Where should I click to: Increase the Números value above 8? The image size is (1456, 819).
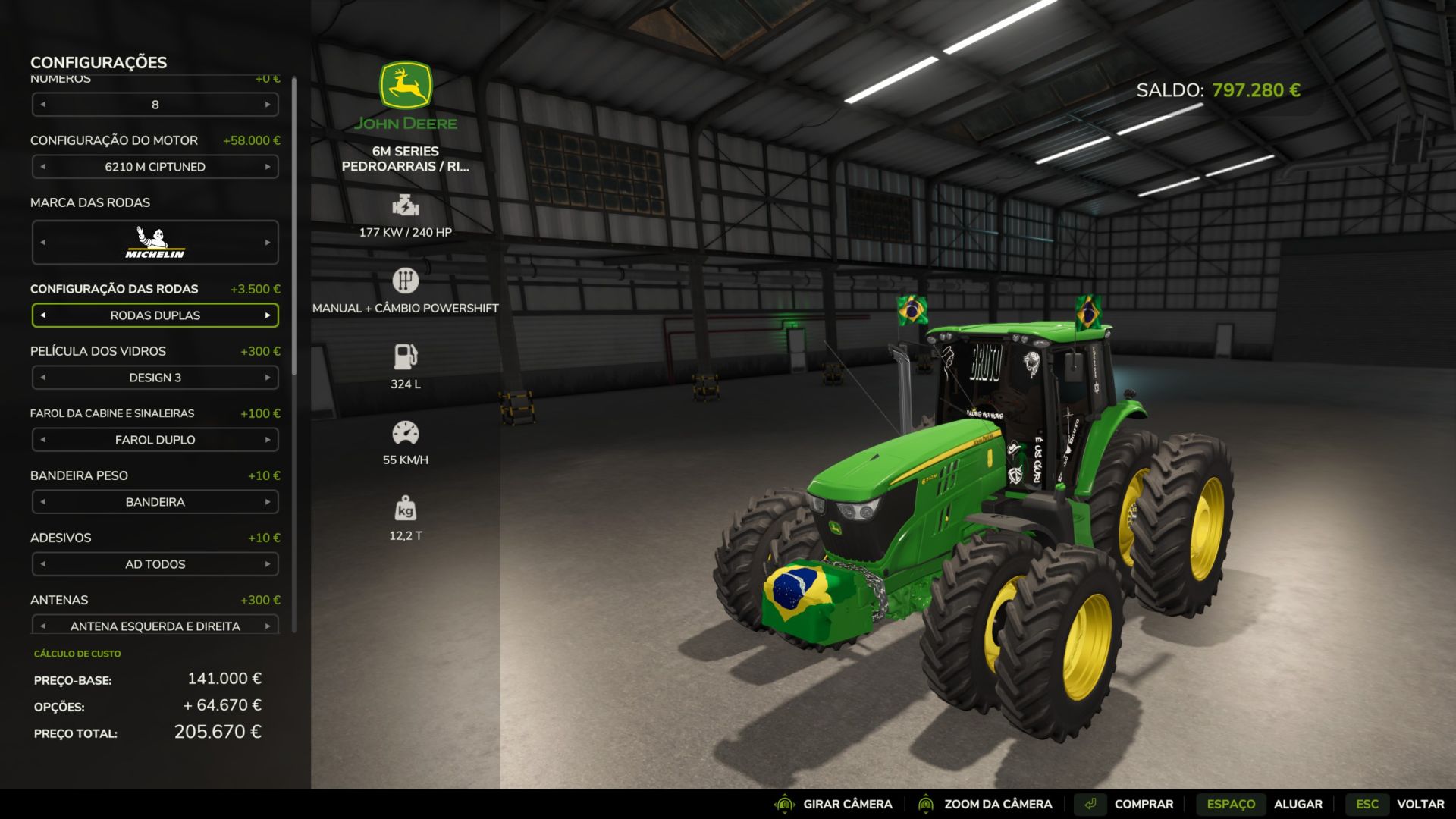[268, 105]
